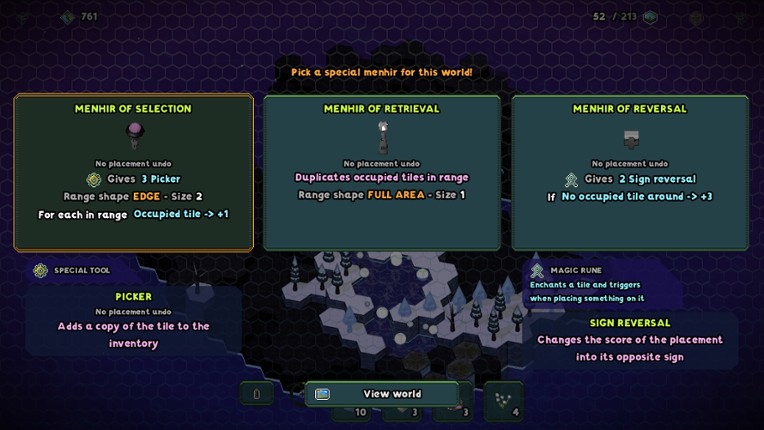Click the View world button
The image size is (764, 430).
point(382,394)
